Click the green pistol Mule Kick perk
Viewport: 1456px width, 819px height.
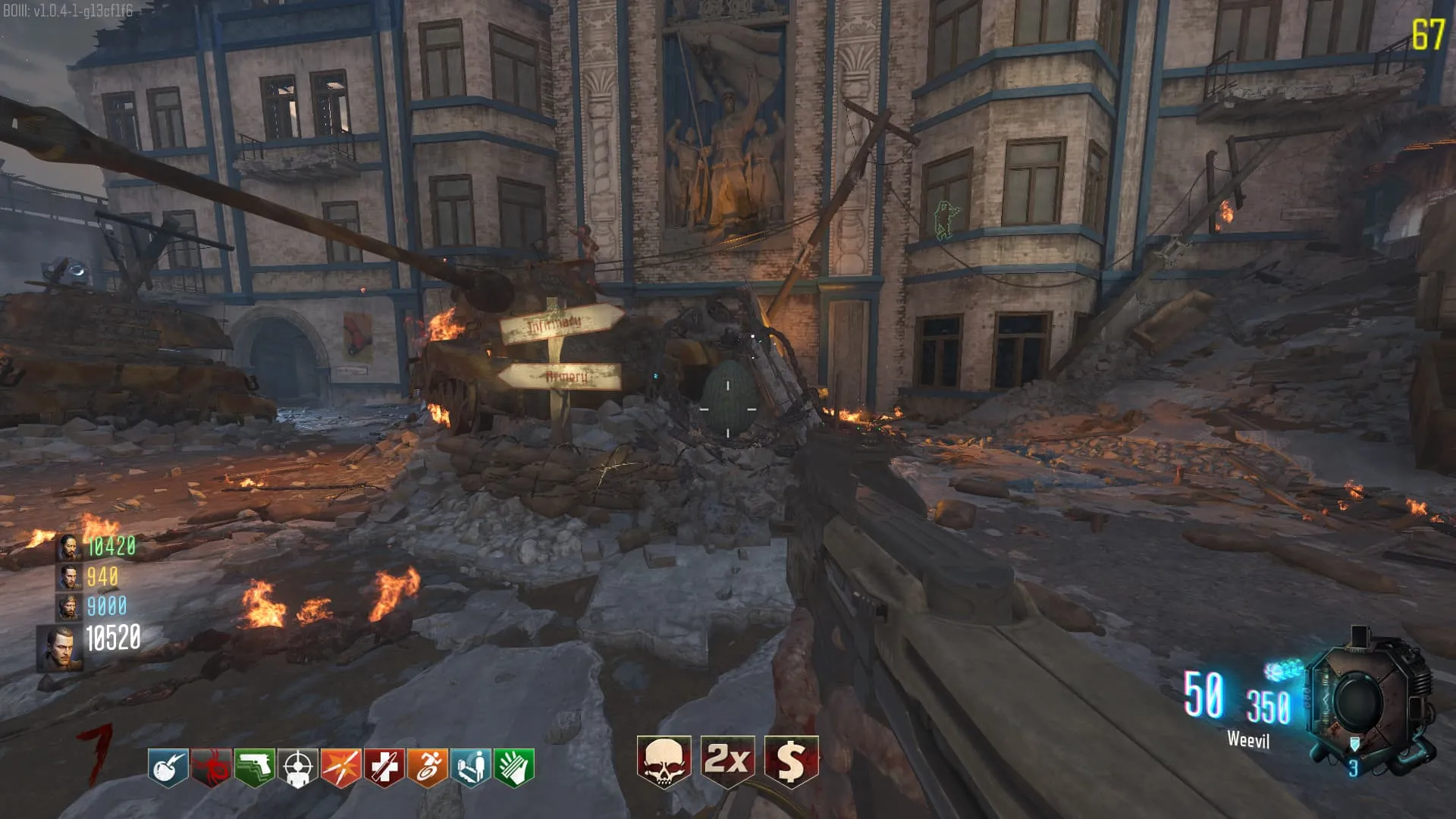254,767
